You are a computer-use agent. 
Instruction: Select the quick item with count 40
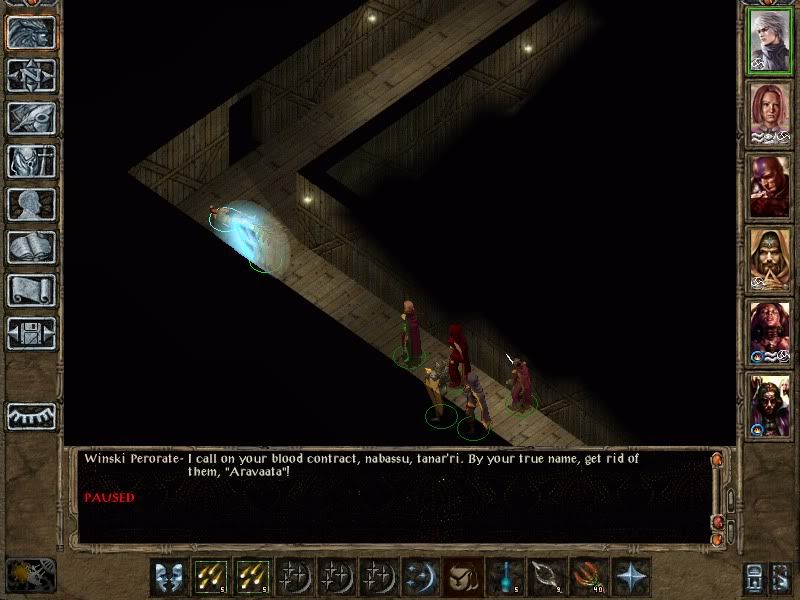pos(590,578)
